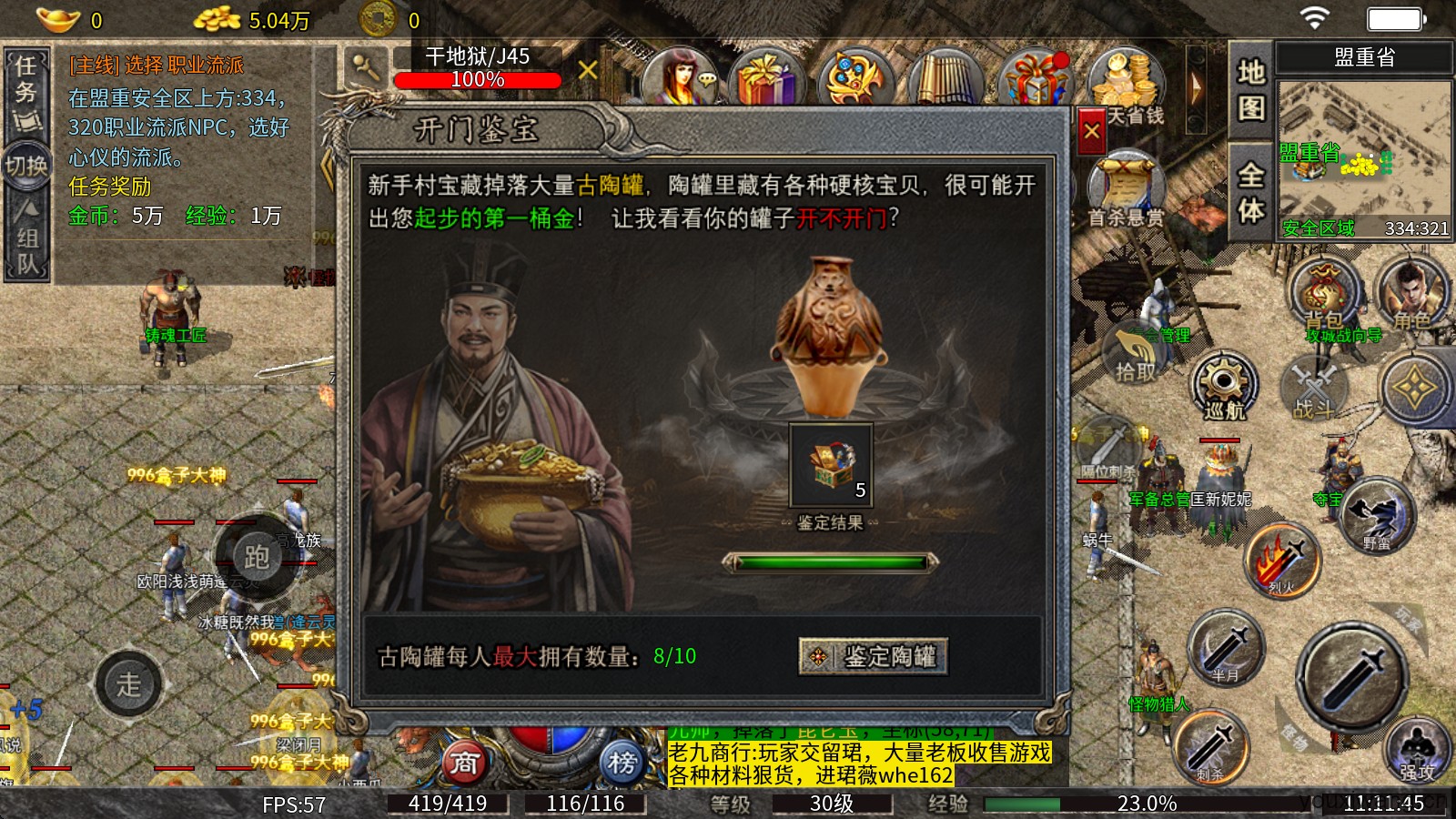Open the 榜 ranking icon at bottom

[622, 764]
